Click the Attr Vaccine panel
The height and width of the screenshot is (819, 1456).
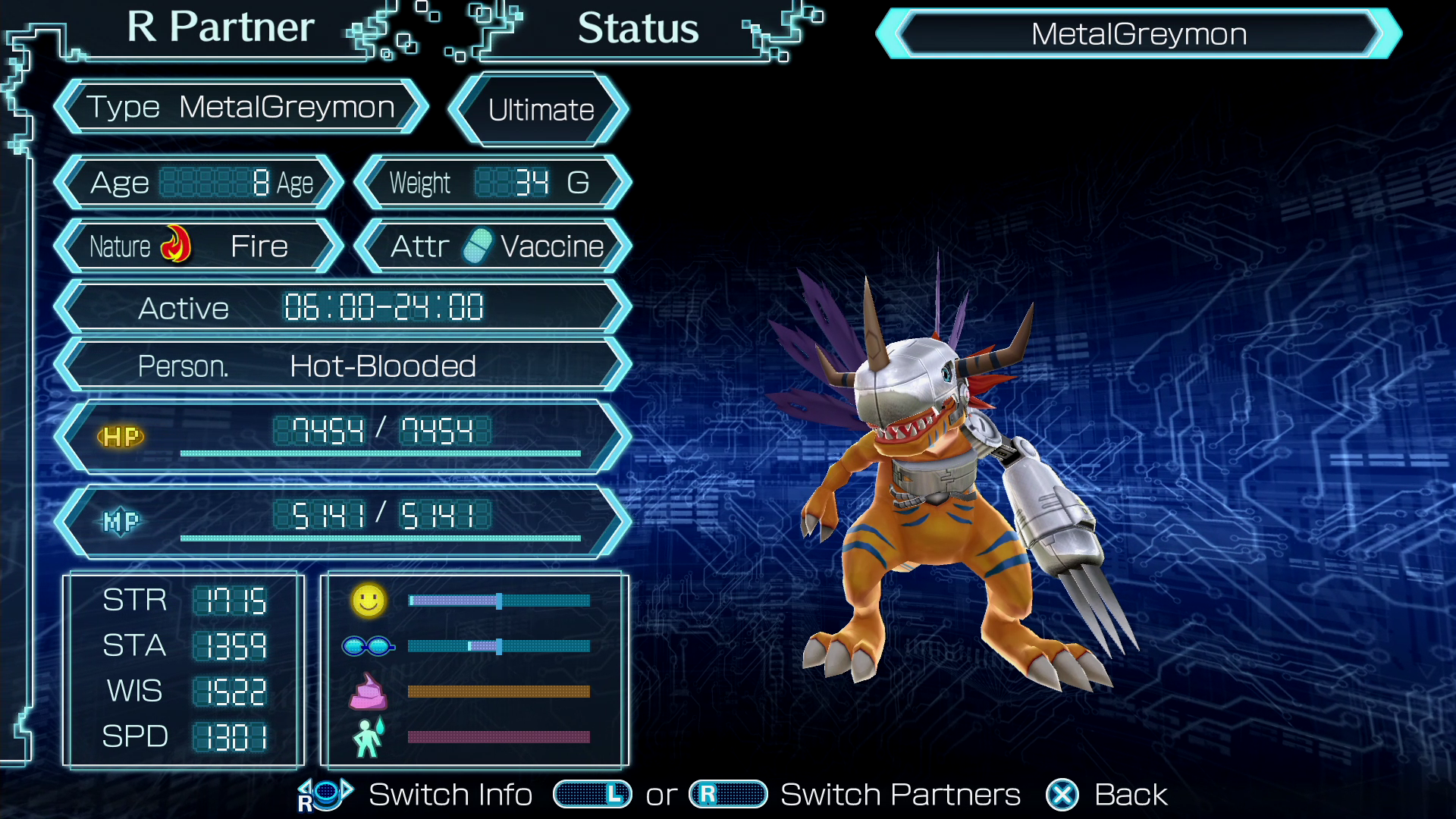pyautogui.click(x=494, y=246)
